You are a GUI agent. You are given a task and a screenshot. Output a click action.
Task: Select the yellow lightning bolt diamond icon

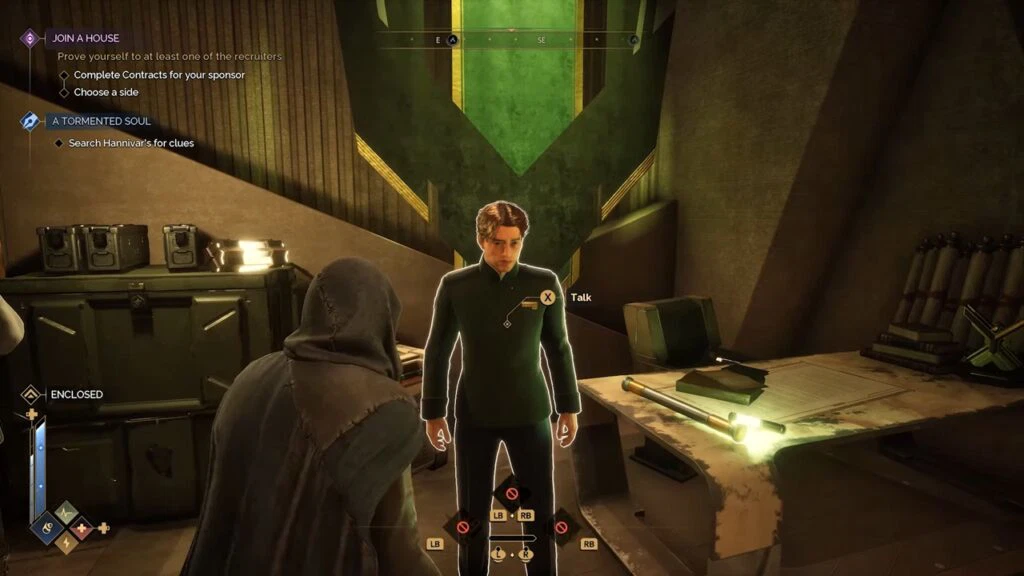[66, 541]
